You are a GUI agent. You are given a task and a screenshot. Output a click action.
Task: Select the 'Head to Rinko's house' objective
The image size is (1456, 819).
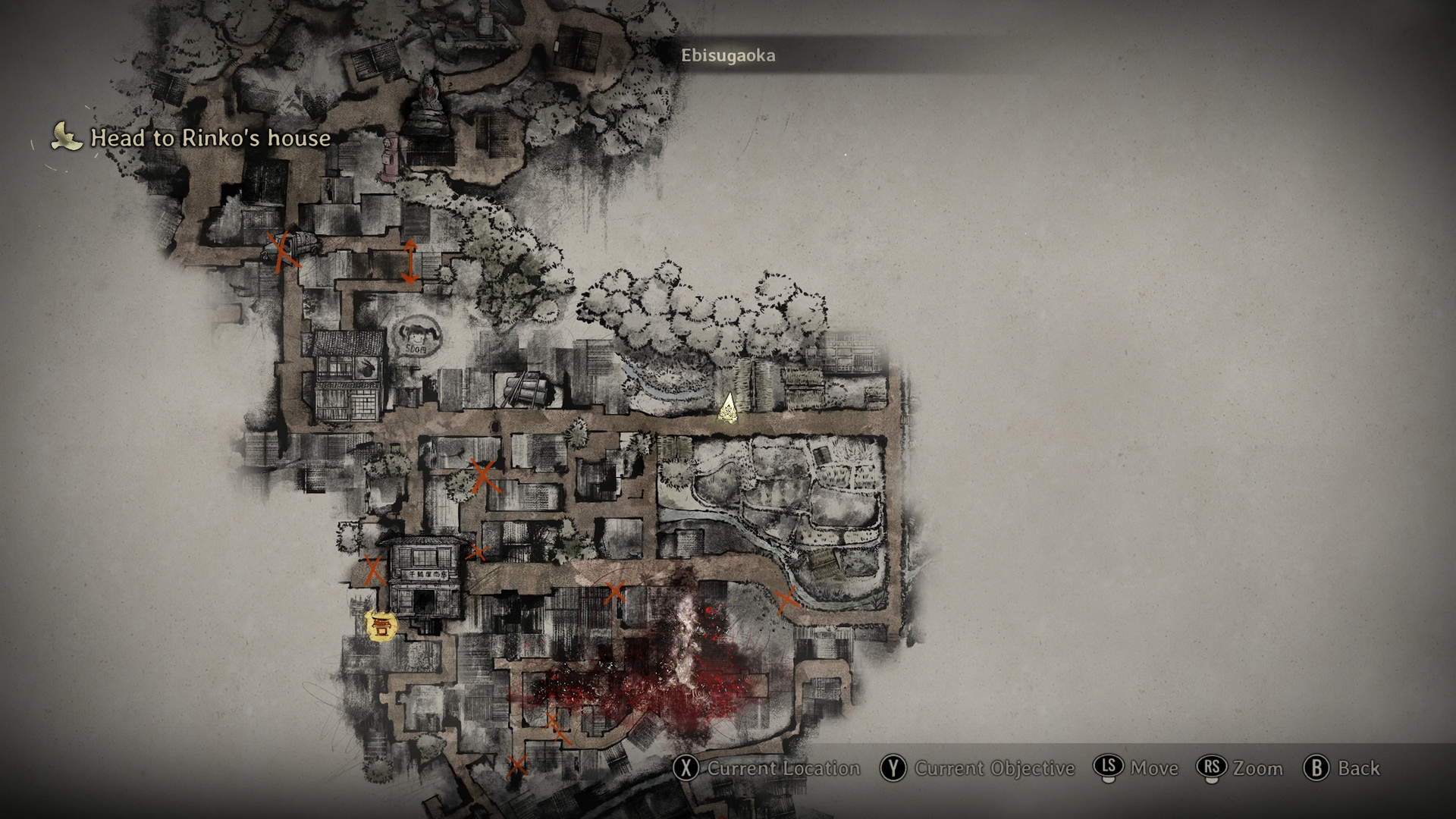pos(210,138)
